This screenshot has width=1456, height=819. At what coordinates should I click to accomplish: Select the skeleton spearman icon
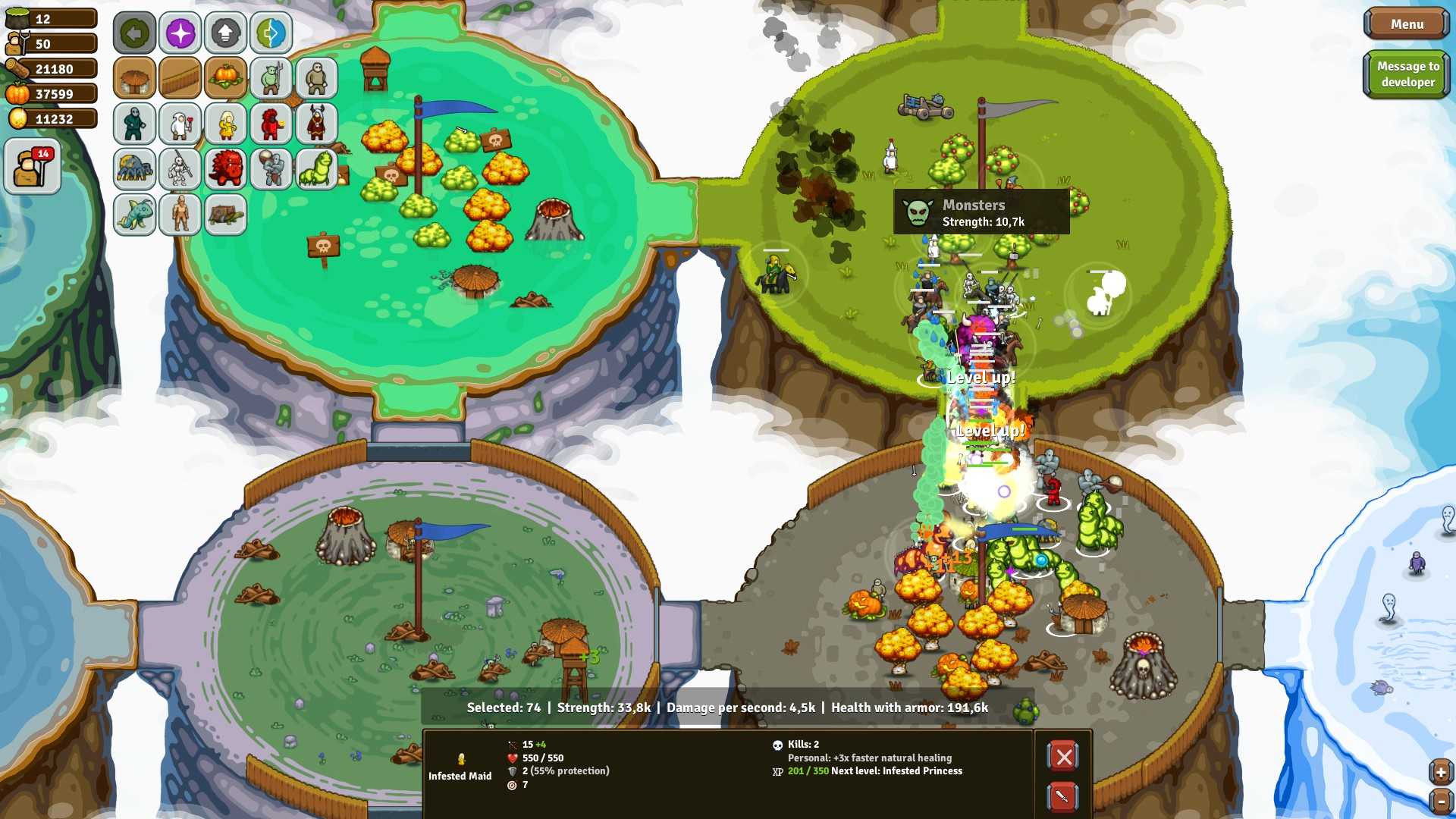(180, 169)
